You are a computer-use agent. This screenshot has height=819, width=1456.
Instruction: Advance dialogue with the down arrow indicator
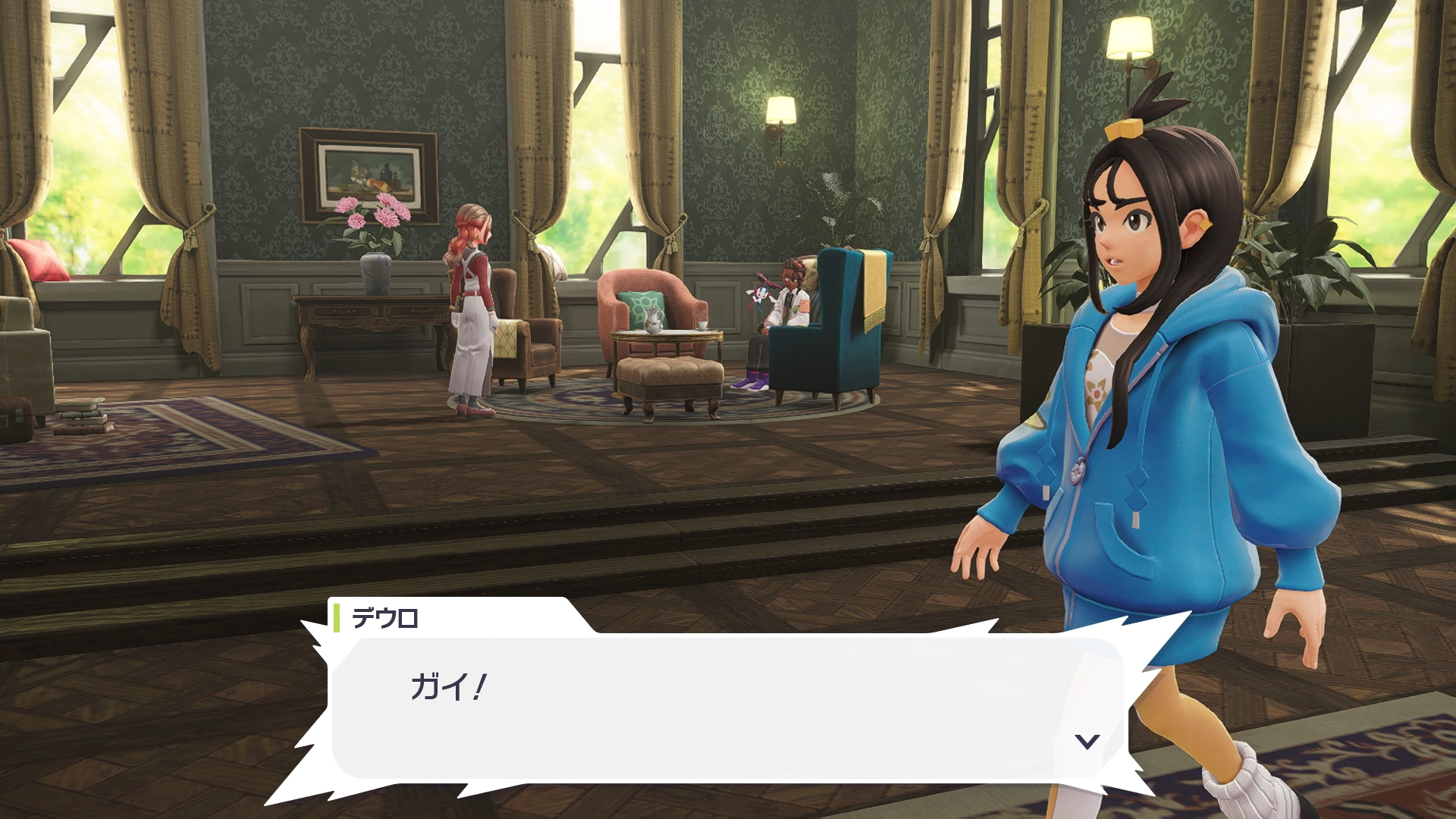pos(1087,741)
